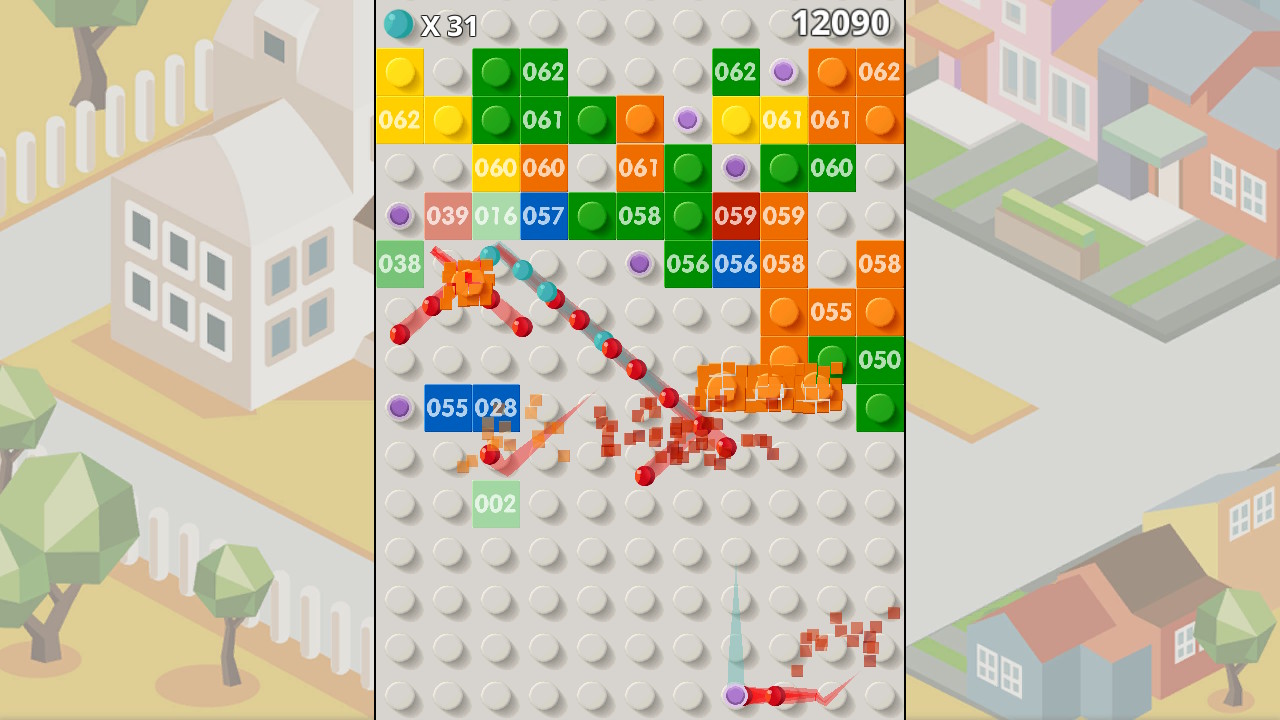Select the blue brick labeled 057
1280x720 pixels.
545,216
